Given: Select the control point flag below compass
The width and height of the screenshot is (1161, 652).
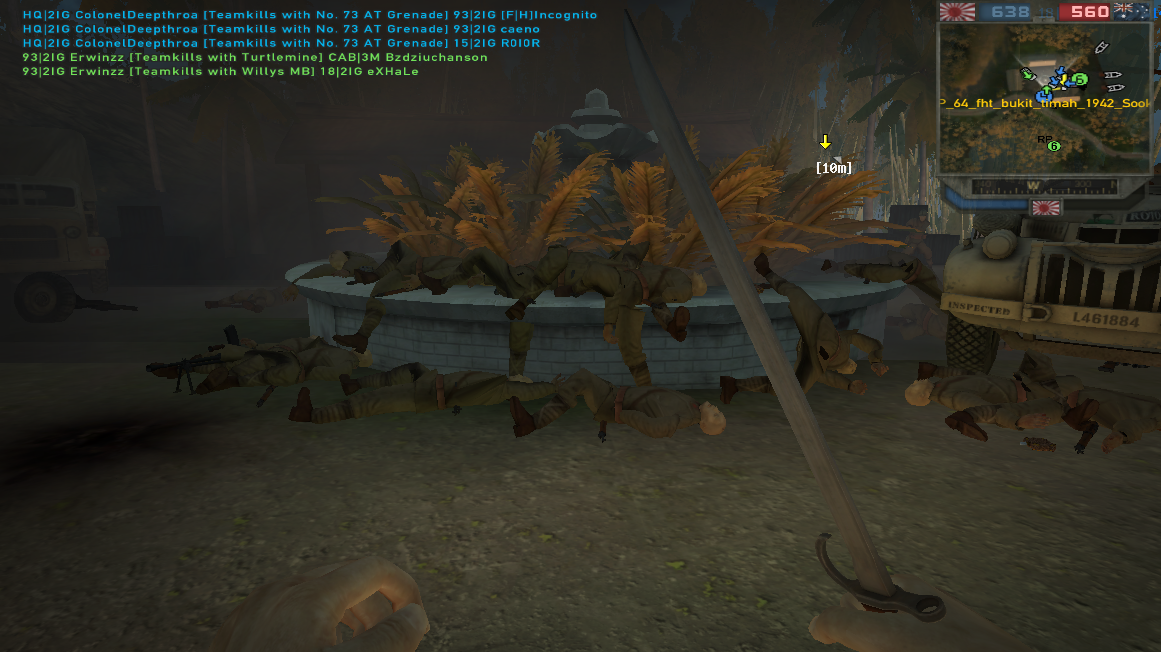Looking at the screenshot, I should coord(1046,208).
